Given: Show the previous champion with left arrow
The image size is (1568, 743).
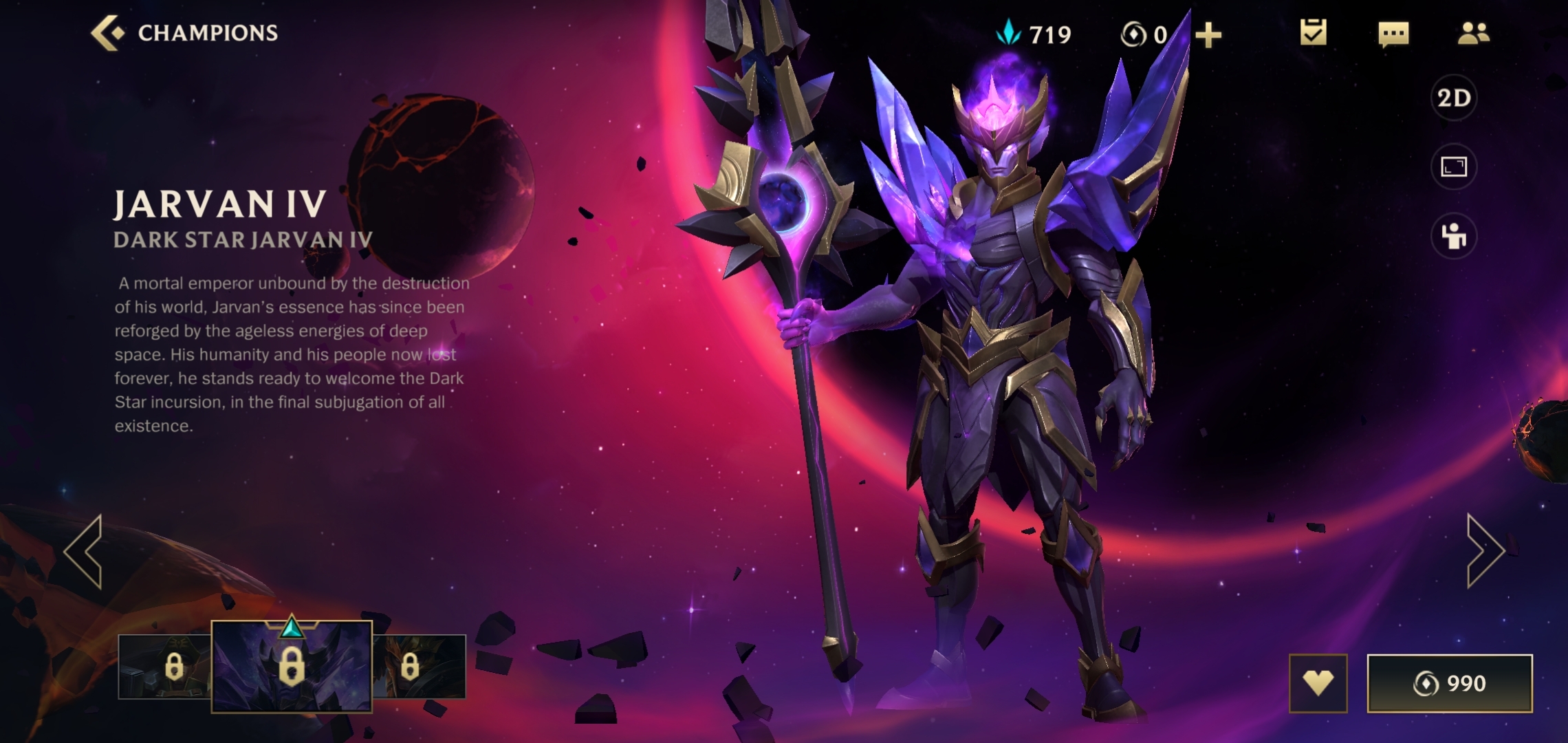Looking at the screenshot, I should coord(84,551).
